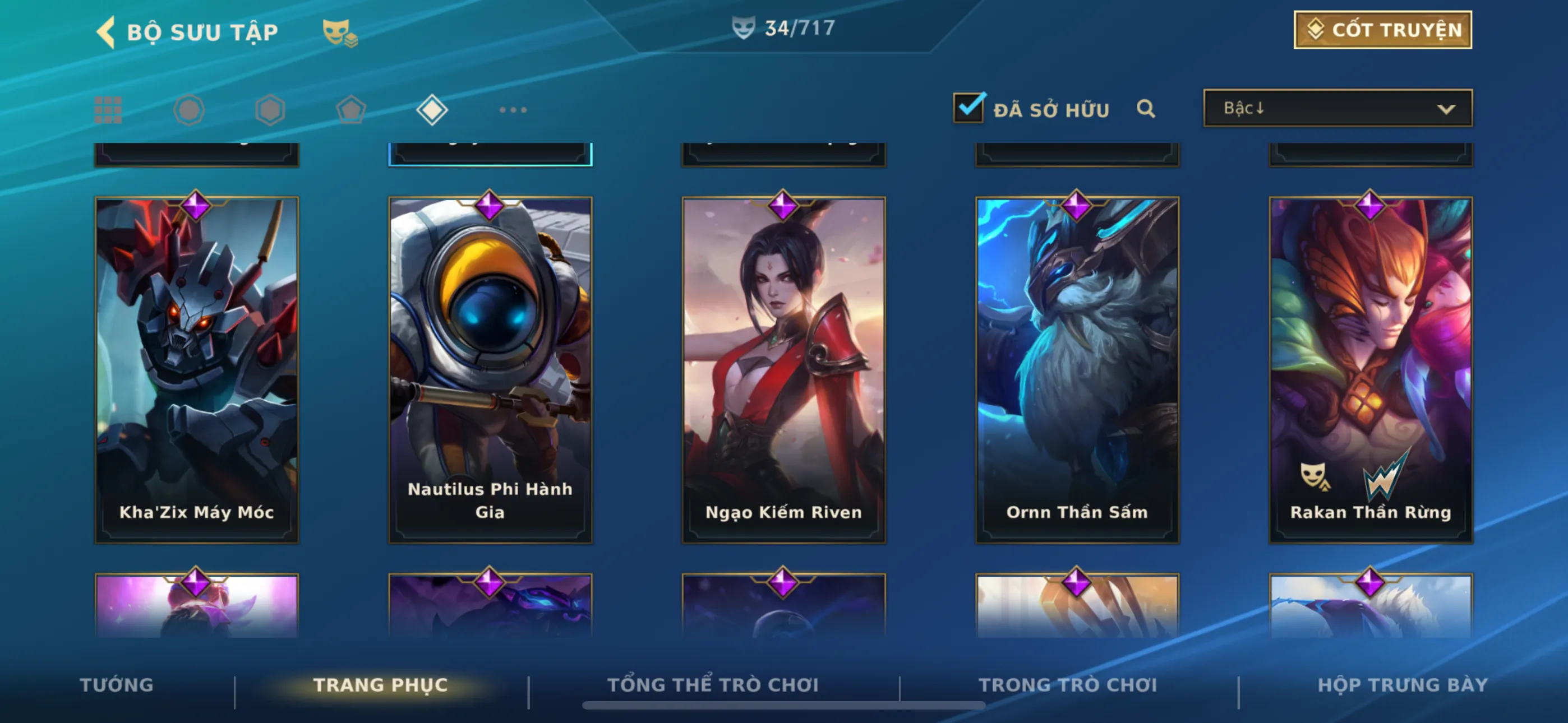Toggle the Đã Sở Hữu checkbox
Viewport: 1568px width, 723px height.
(969, 108)
